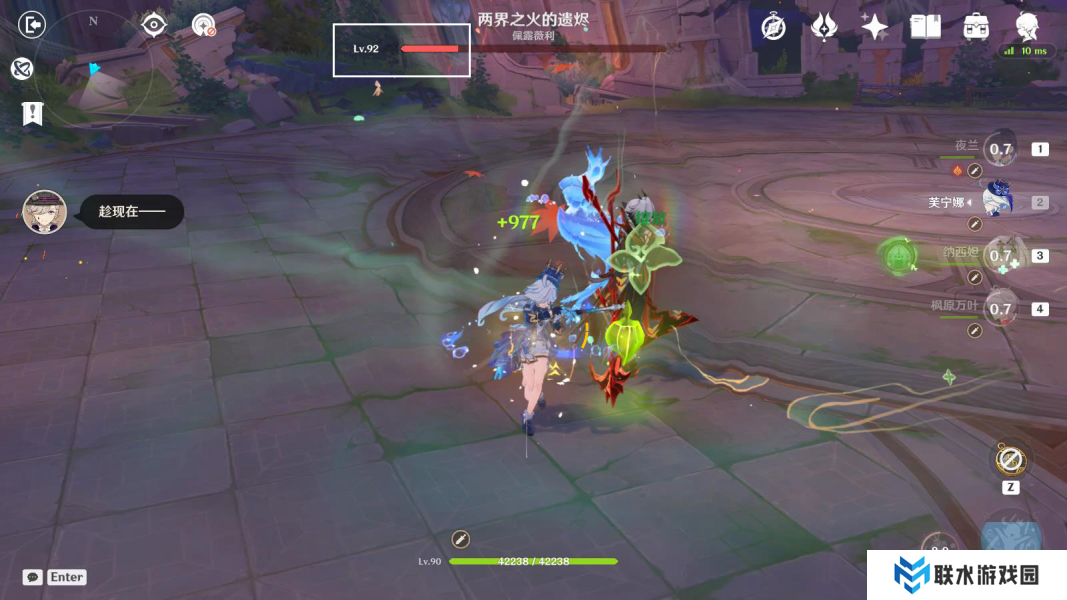Click the swirling orbit icon below the exit
Screen dimensions: 1067x600
pos(23,68)
